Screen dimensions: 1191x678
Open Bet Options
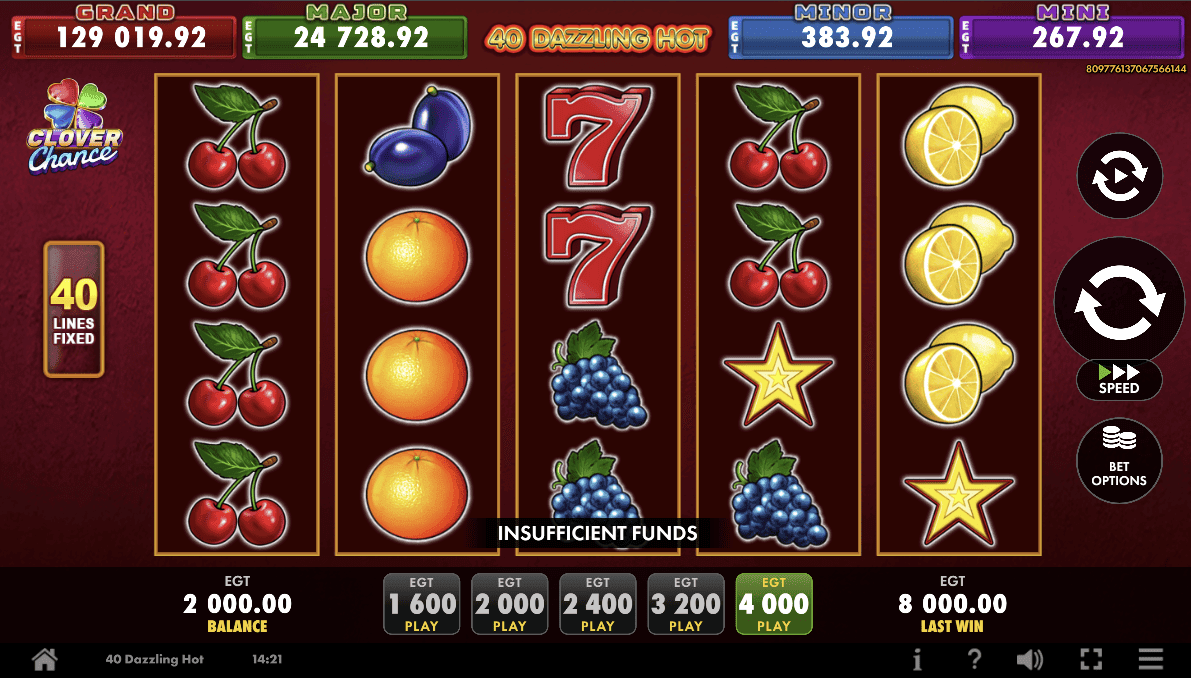[x=1119, y=461]
